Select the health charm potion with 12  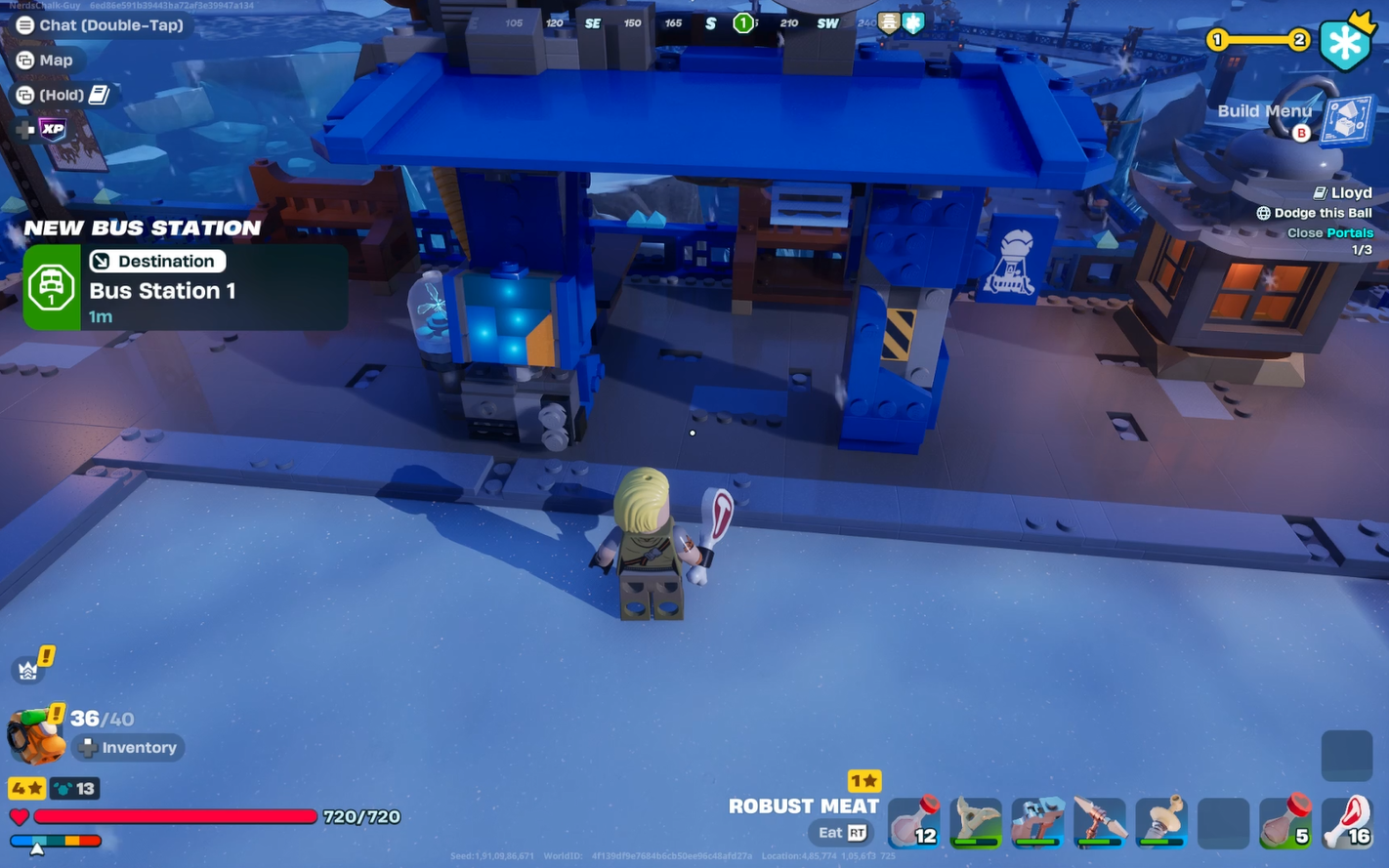913,823
